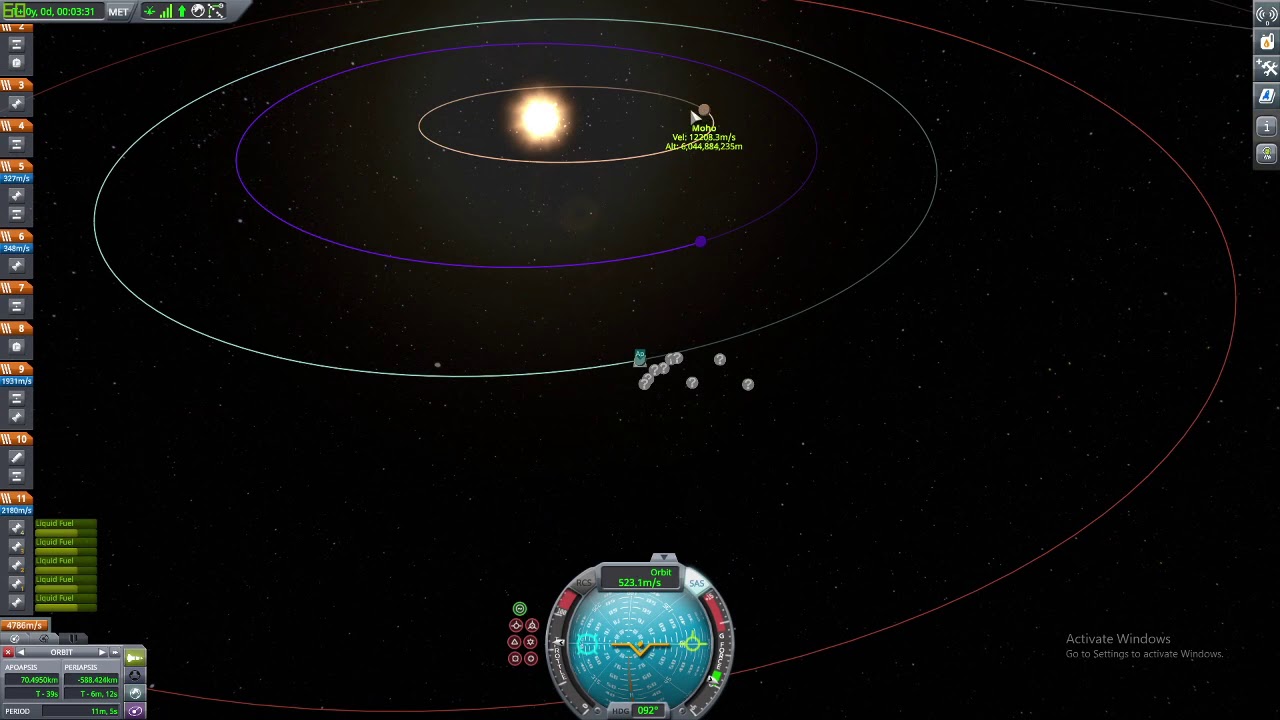Close the Orbit info panel with its X button
Image resolution: width=1280 pixels, height=720 pixels.
[x=8, y=652]
